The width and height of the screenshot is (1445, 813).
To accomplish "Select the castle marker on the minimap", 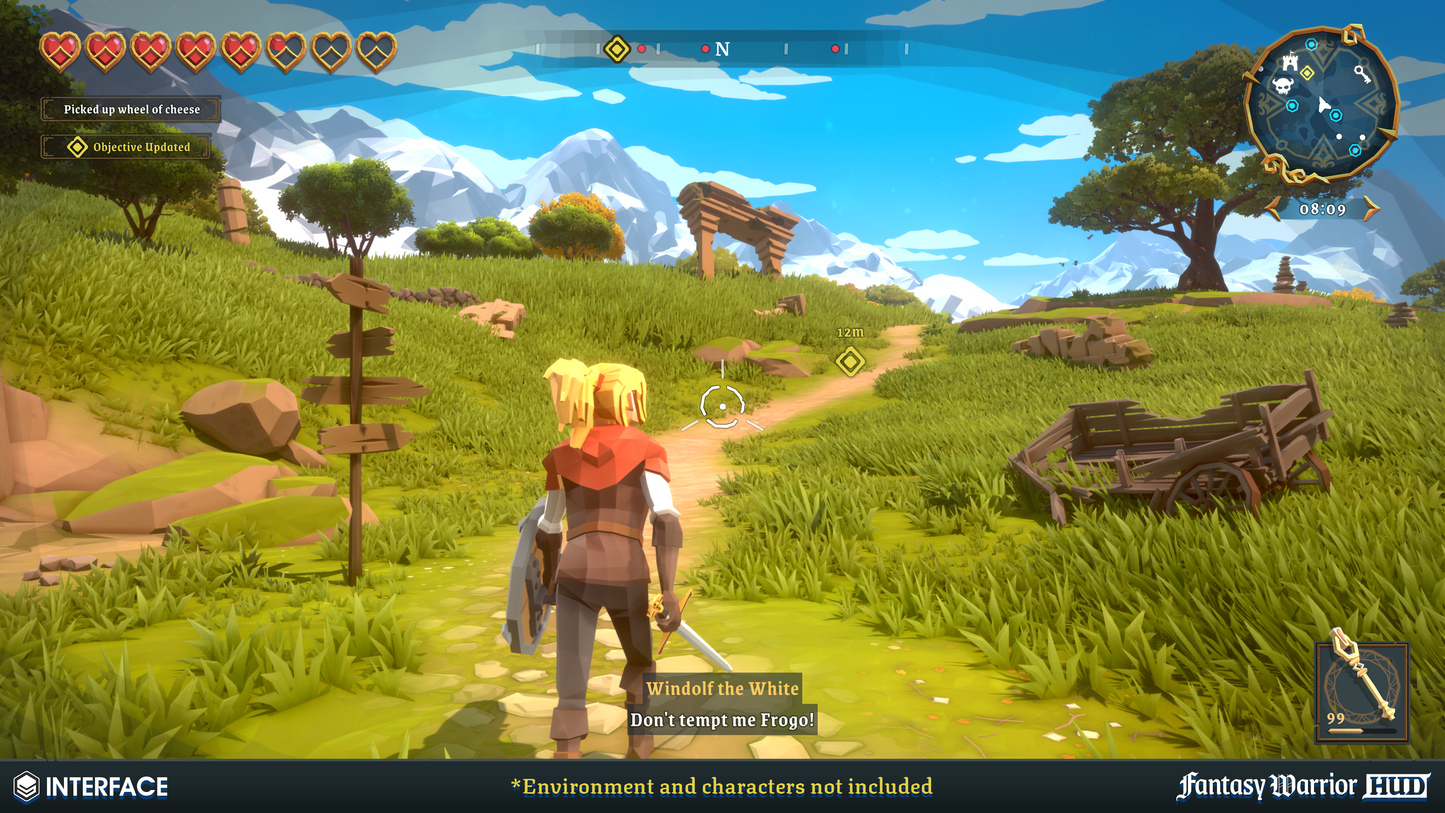I will click(x=1291, y=61).
